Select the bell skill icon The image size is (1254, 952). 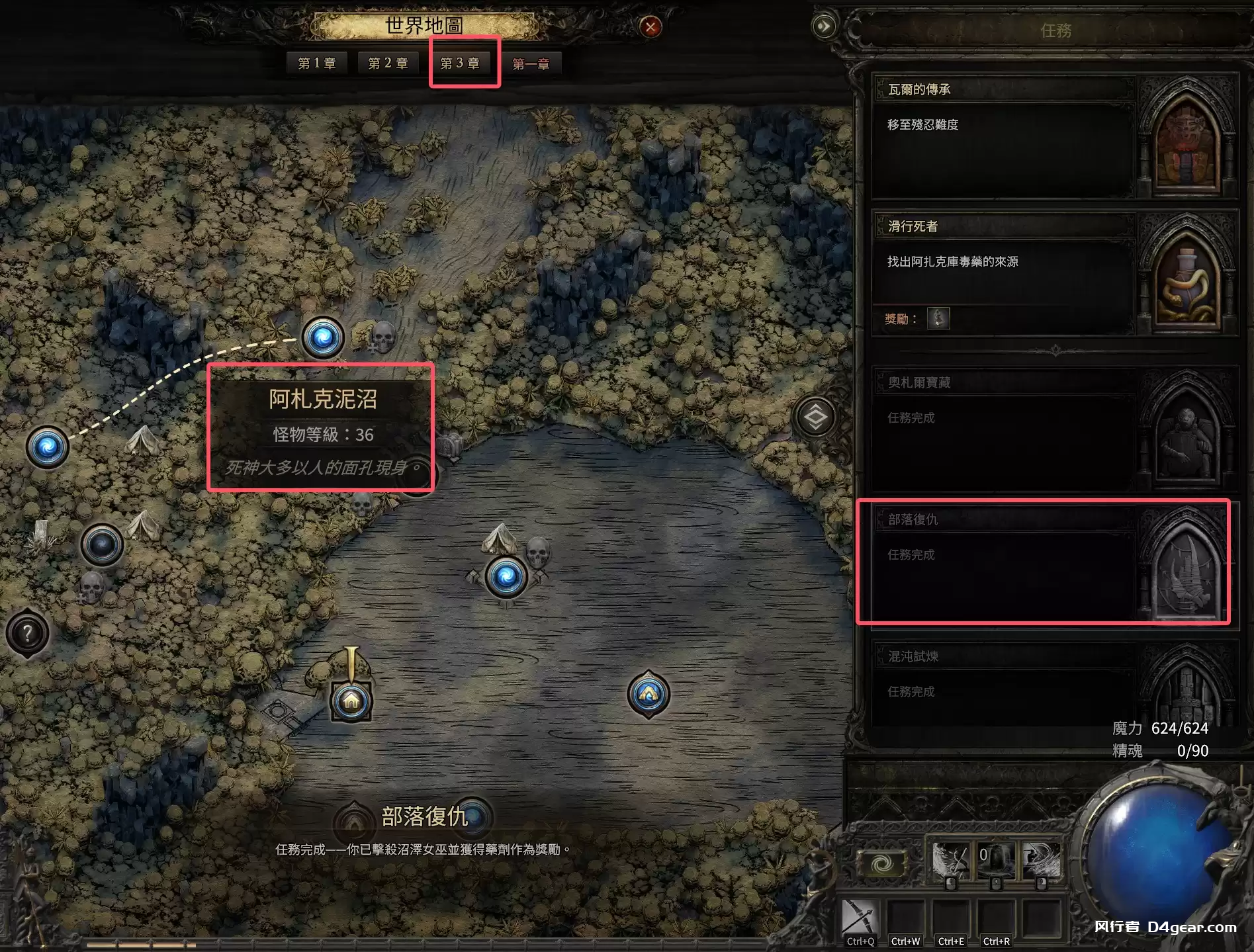tap(995, 861)
